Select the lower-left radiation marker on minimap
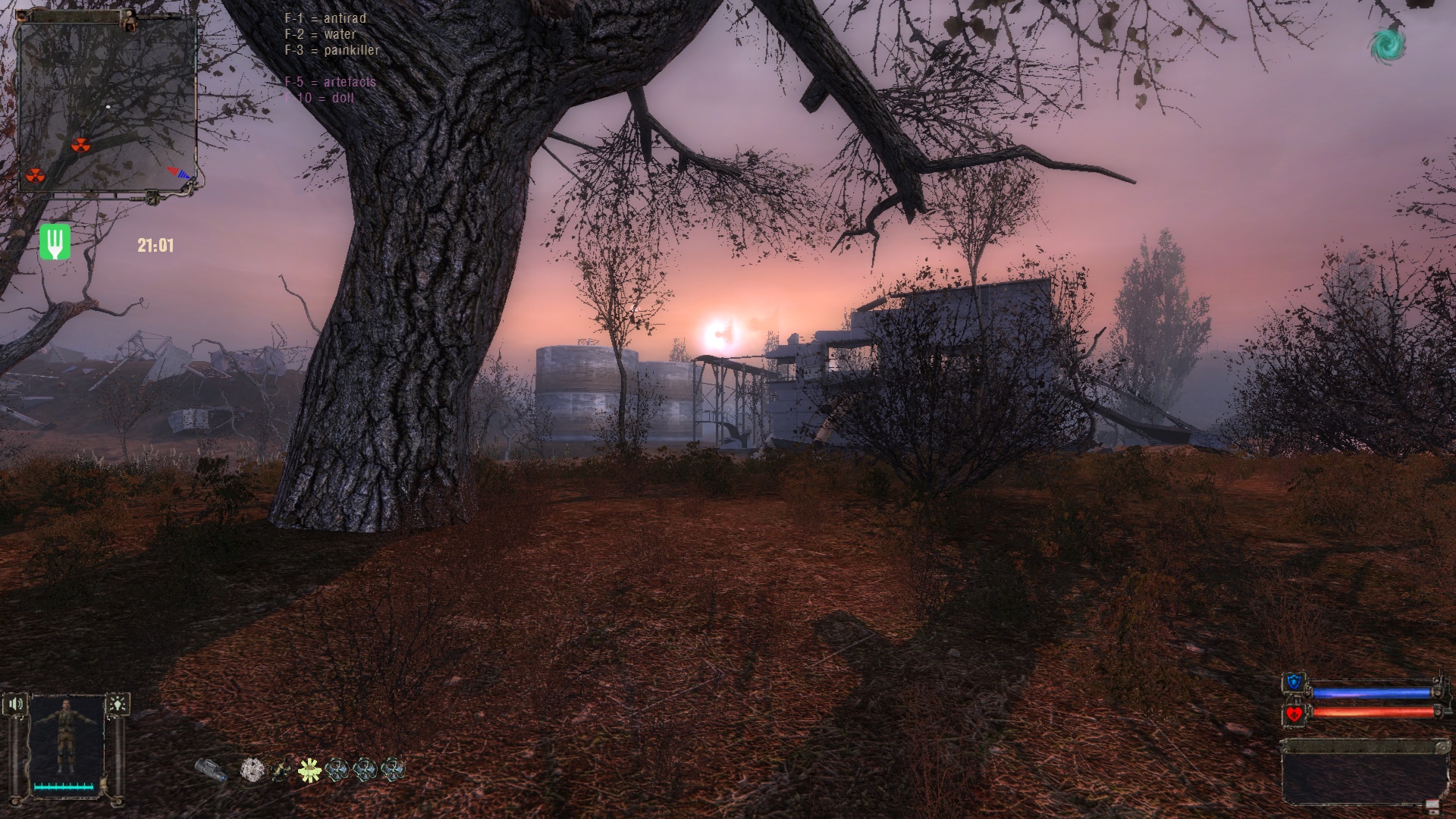 click(x=35, y=176)
